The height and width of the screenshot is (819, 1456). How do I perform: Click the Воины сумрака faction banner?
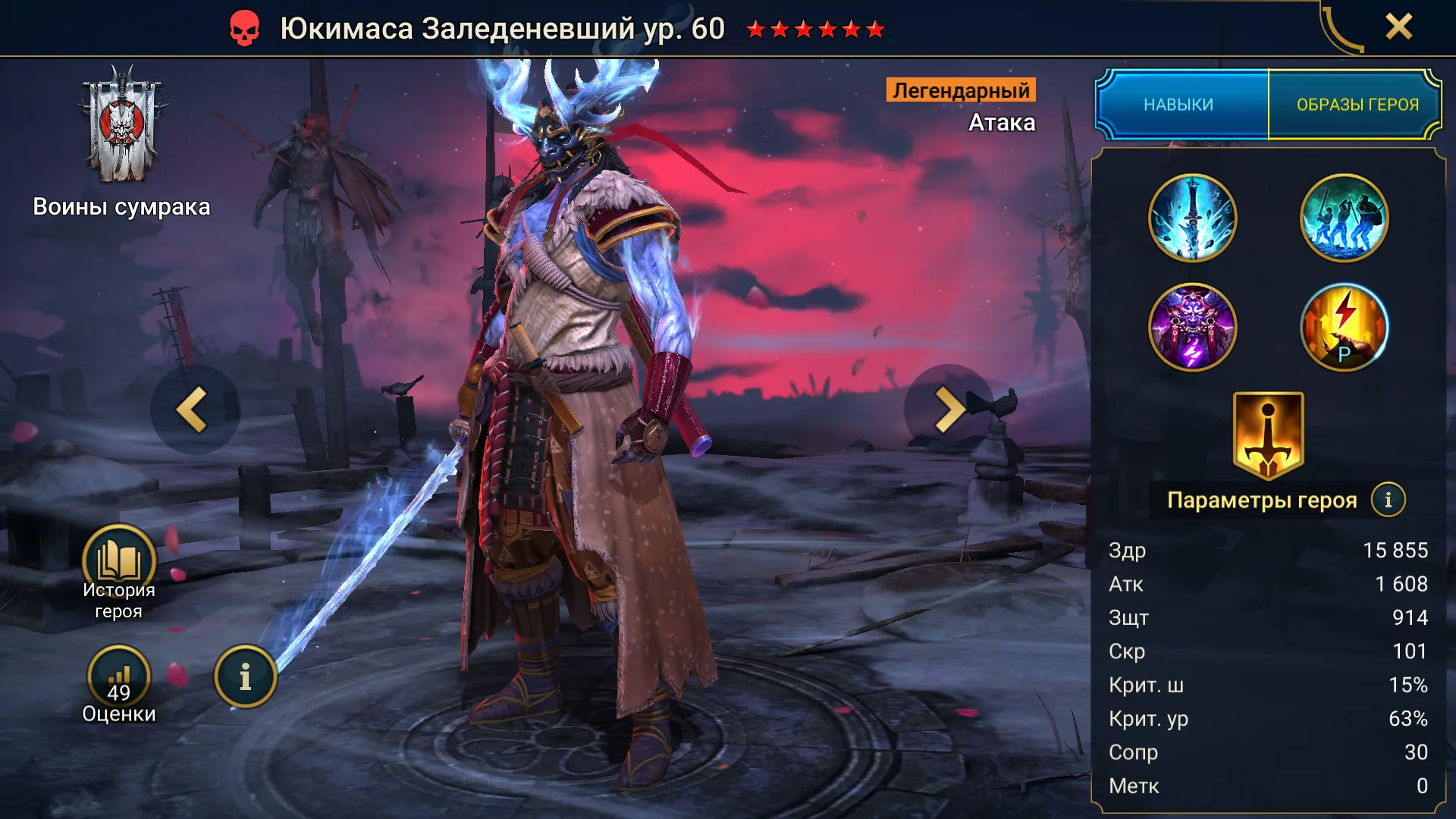[121, 126]
